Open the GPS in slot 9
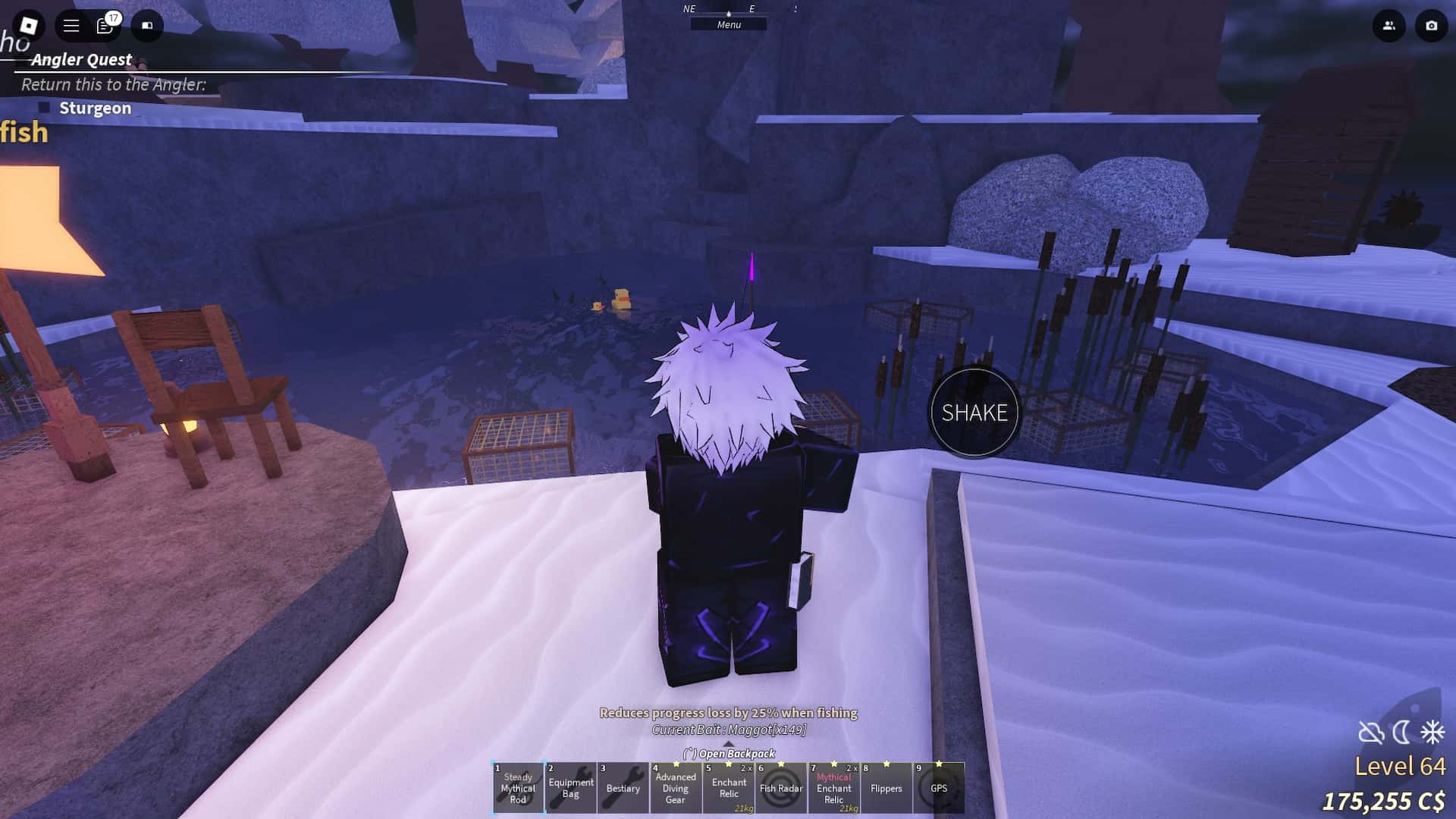1456x819 pixels. pos(834,789)
